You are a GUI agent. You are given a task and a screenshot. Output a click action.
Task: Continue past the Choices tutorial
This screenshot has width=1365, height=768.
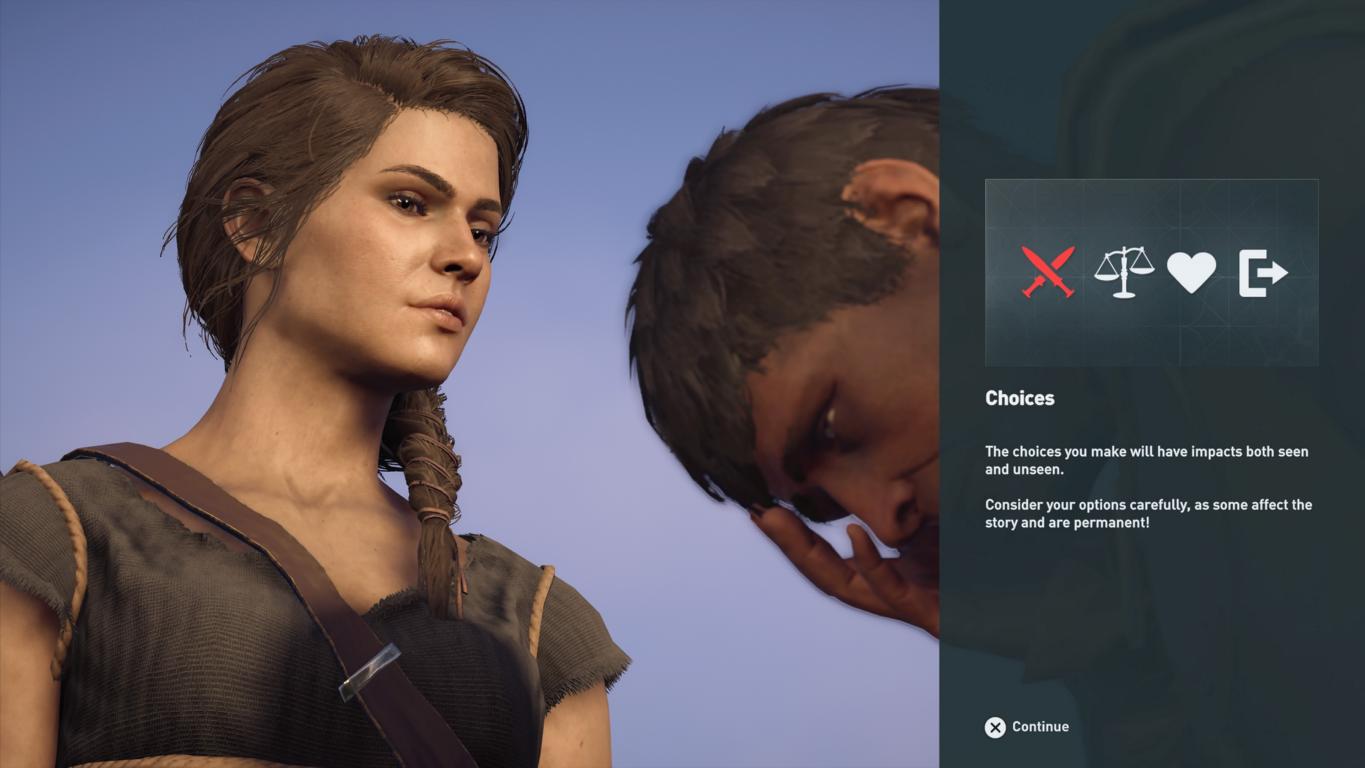1027,727
